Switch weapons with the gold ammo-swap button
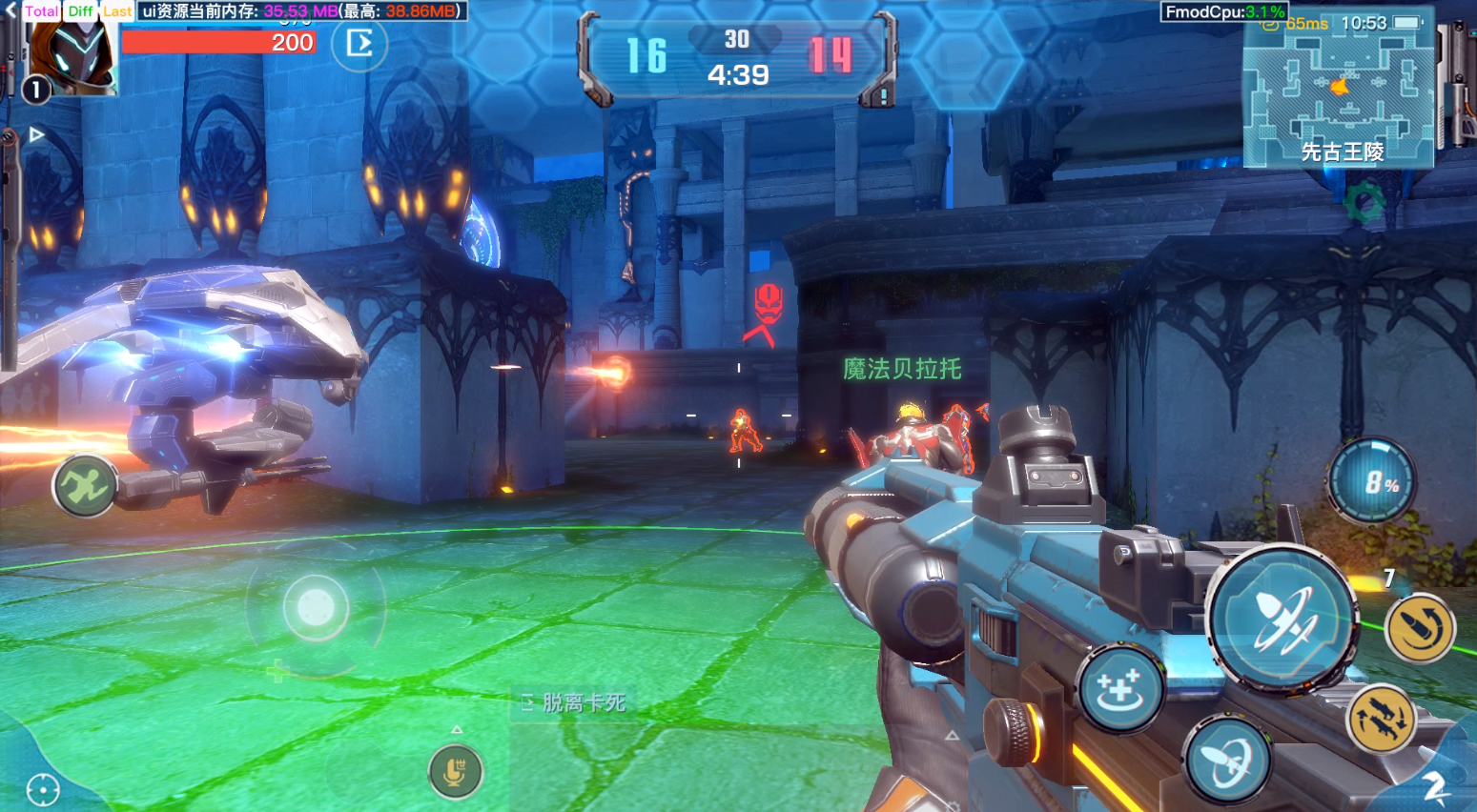Image resolution: width=1477 pixels, height=812 pixels. [x=1380, y=719]
